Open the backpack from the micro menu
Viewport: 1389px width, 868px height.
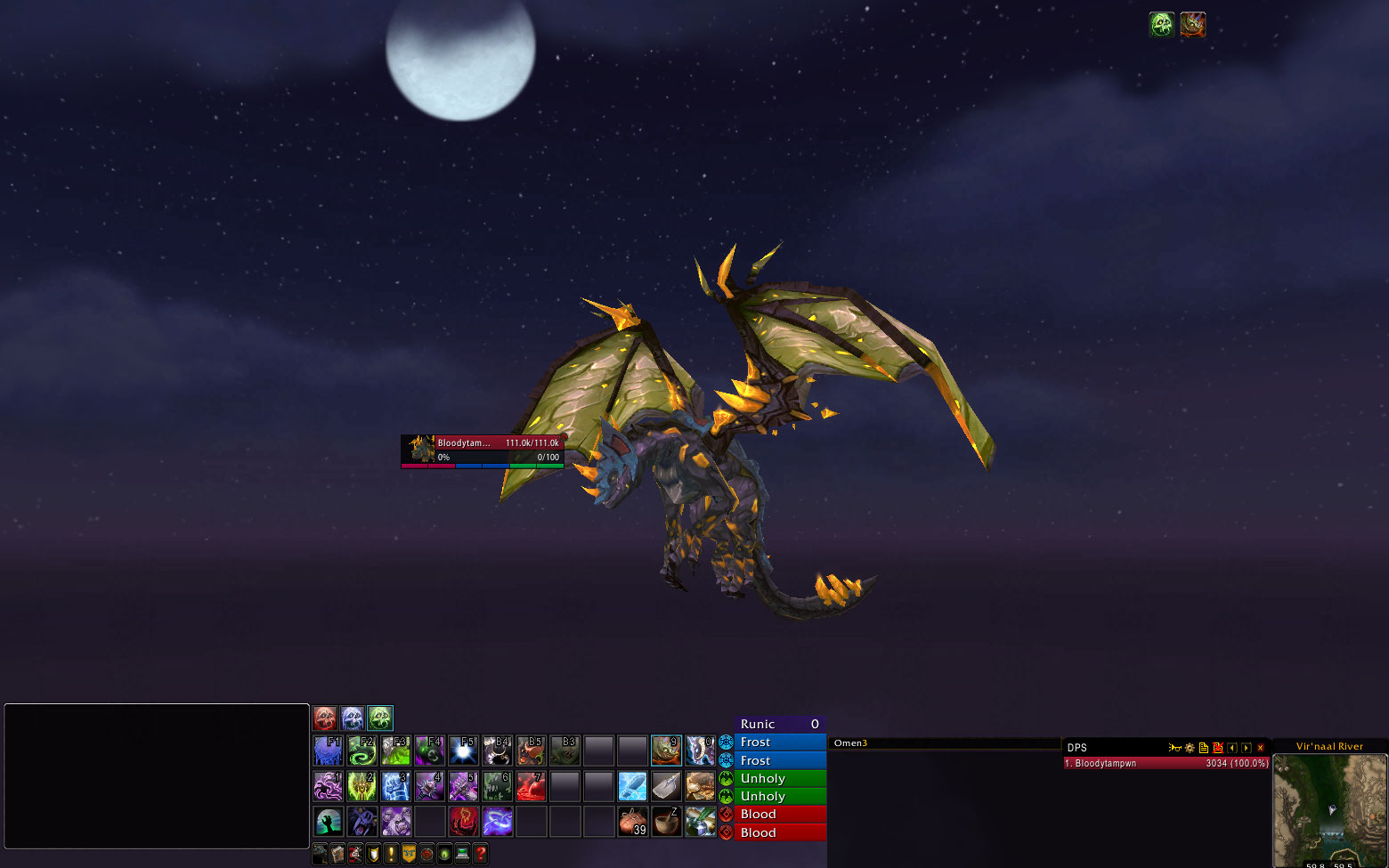pos(319,853)
